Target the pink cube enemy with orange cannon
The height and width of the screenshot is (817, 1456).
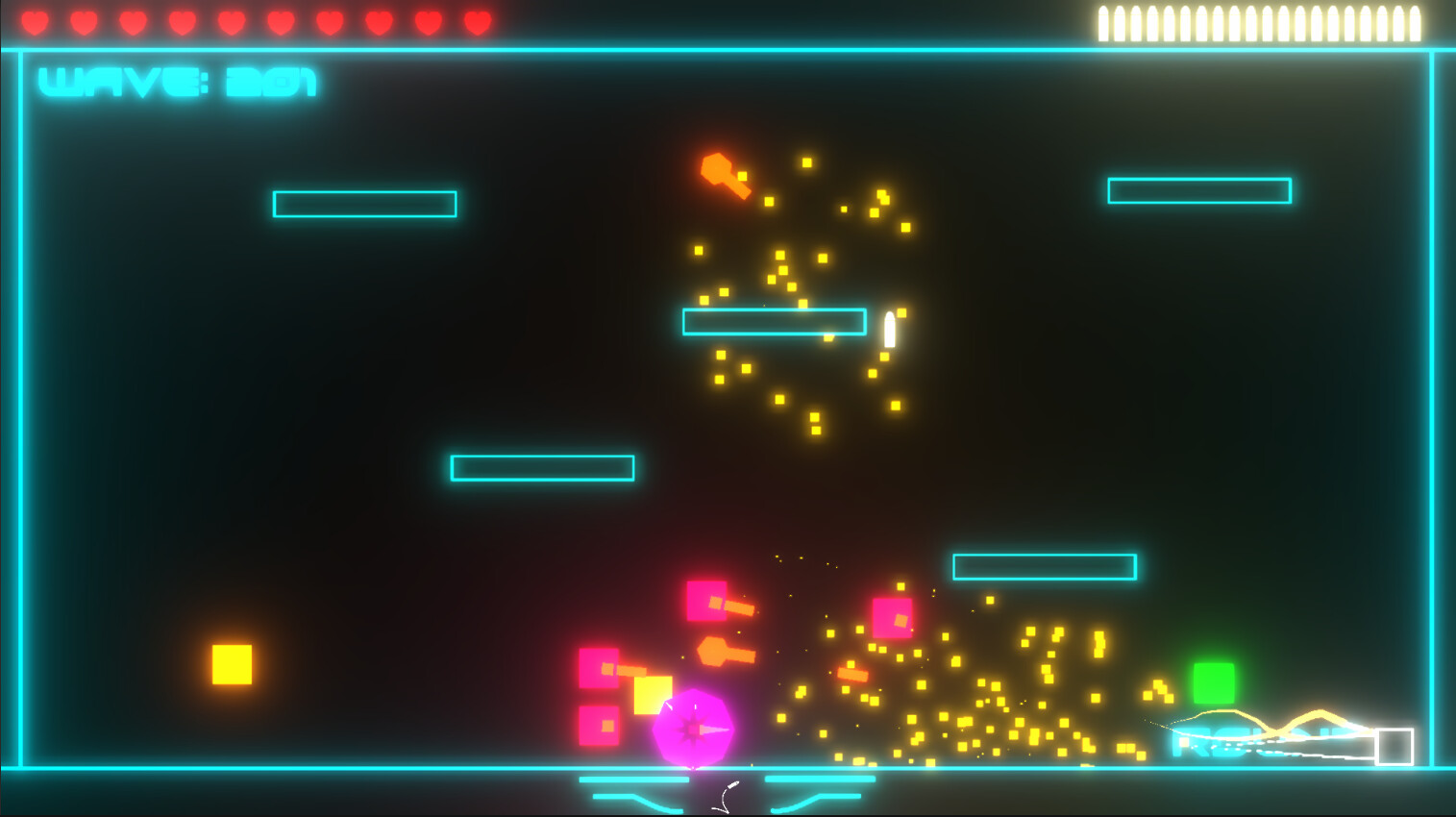(708, 601)
